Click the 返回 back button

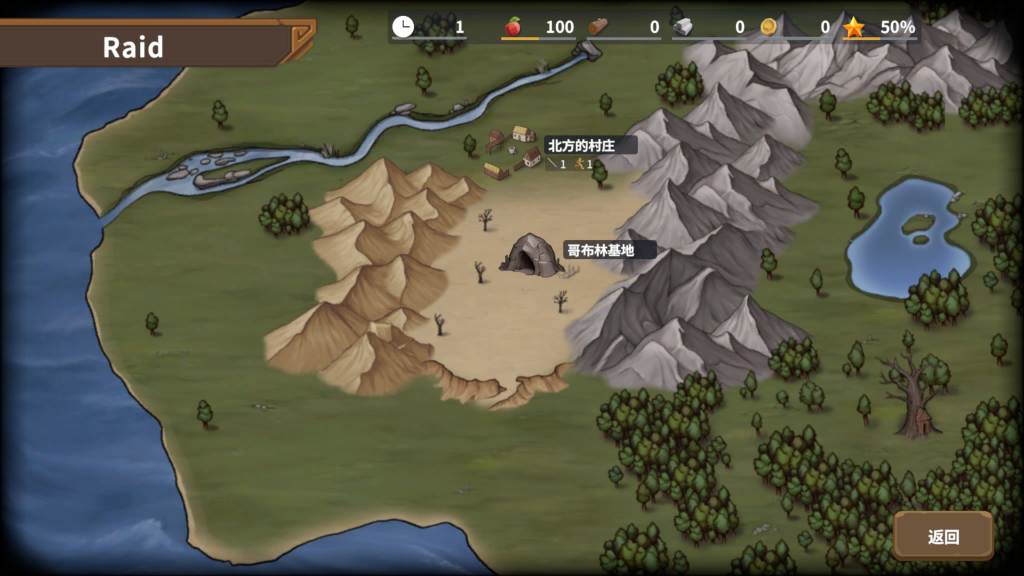pos(943,537)
